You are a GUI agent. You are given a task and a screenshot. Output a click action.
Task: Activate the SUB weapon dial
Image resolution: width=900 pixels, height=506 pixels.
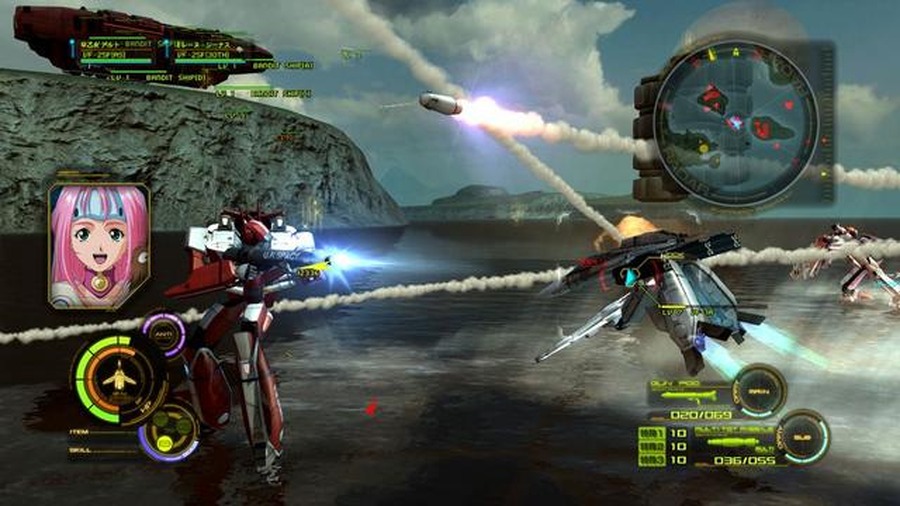tap(805, 437)
